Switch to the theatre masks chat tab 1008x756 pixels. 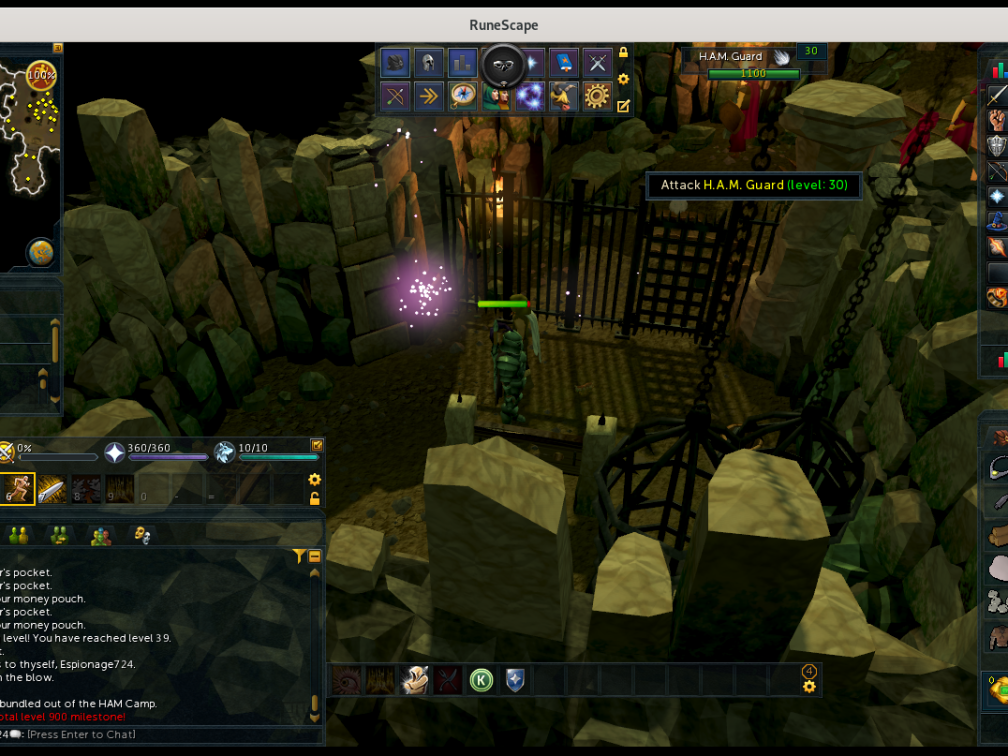(143, 535)
